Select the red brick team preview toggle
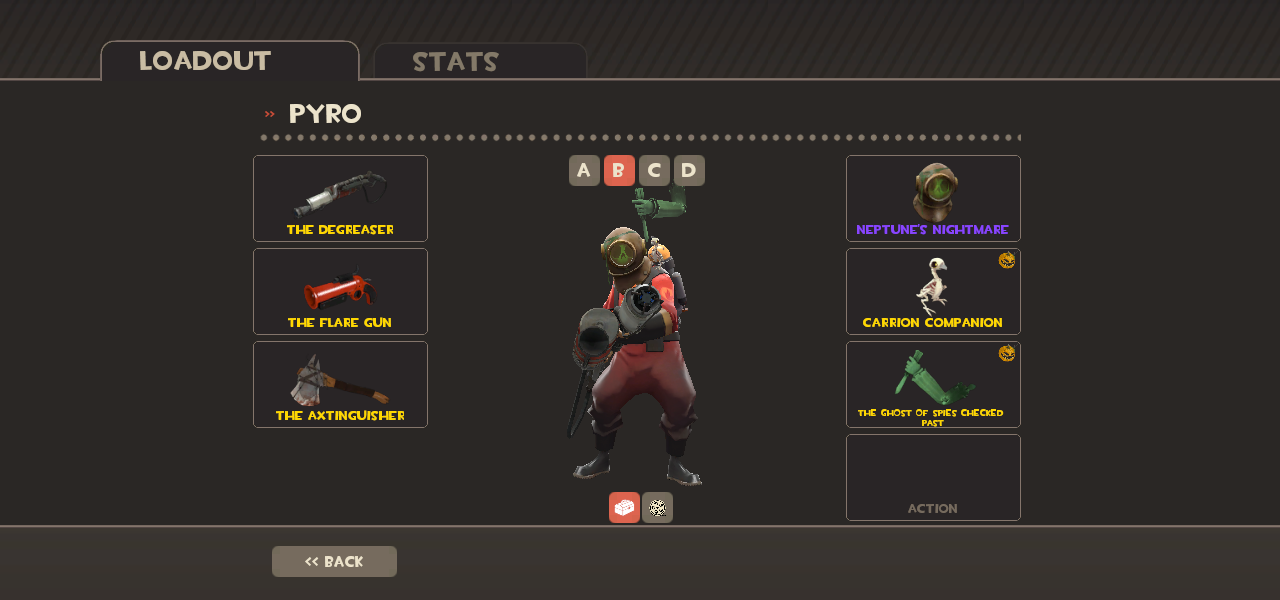The width and height of the screenshot is (1280, 600). [624, 507]
